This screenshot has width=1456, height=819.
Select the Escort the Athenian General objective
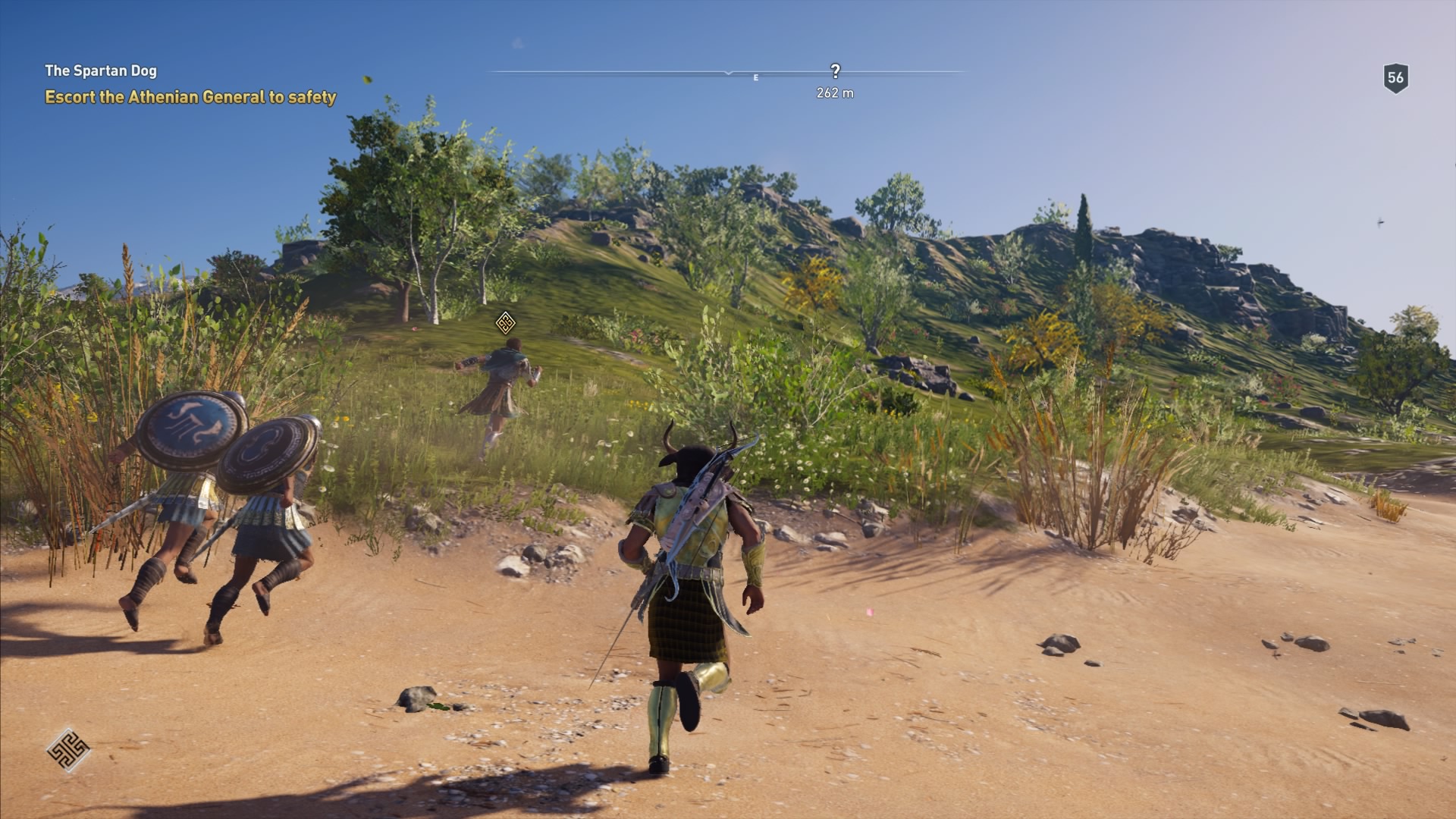click(192, 97)
